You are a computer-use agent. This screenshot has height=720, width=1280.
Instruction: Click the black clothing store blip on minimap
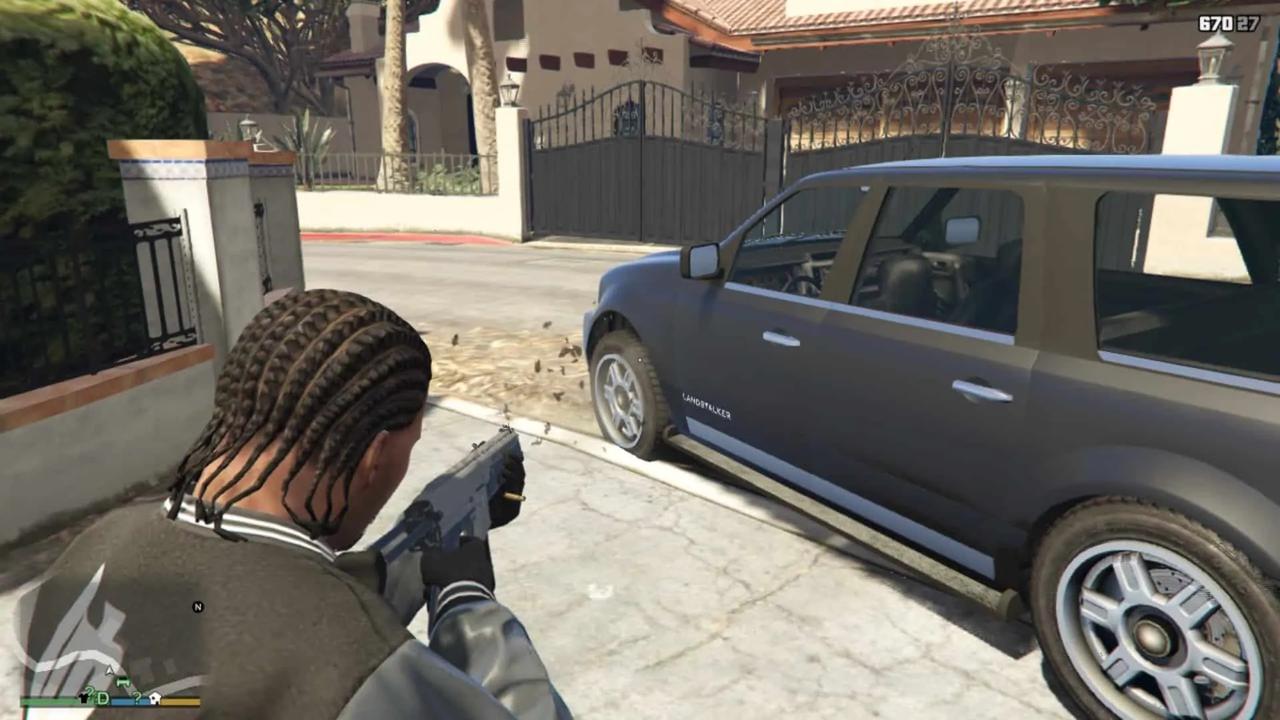click(x=84, y=698)
